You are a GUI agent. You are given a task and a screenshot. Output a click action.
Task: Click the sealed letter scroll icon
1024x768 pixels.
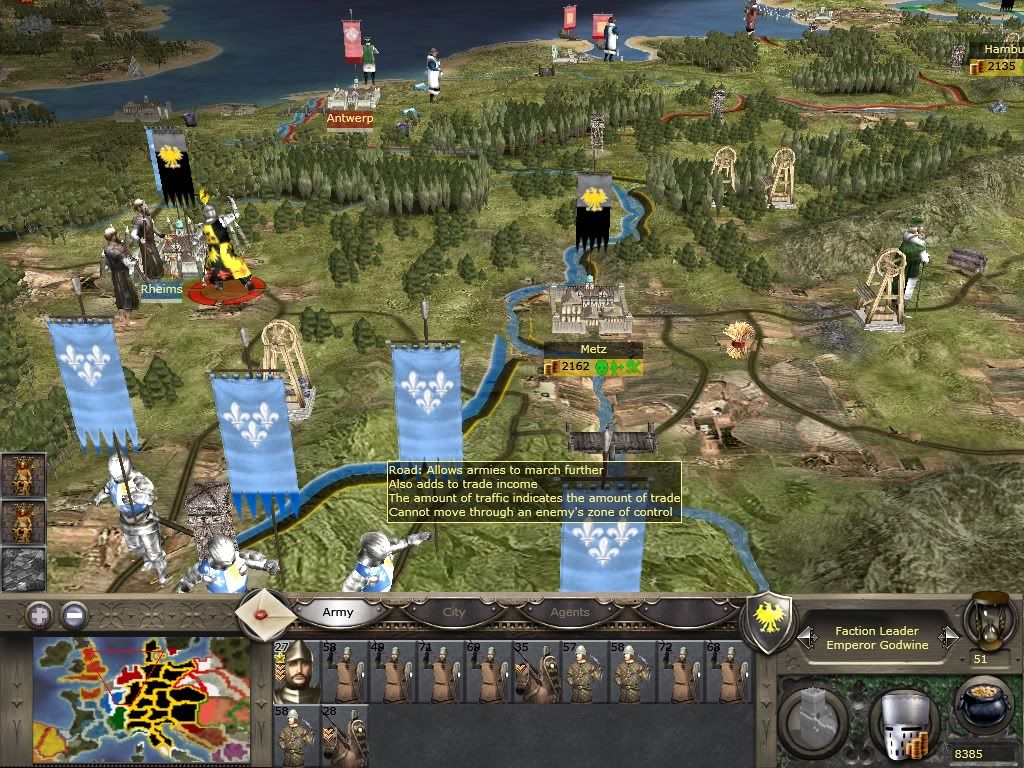[x=265, y=610]
